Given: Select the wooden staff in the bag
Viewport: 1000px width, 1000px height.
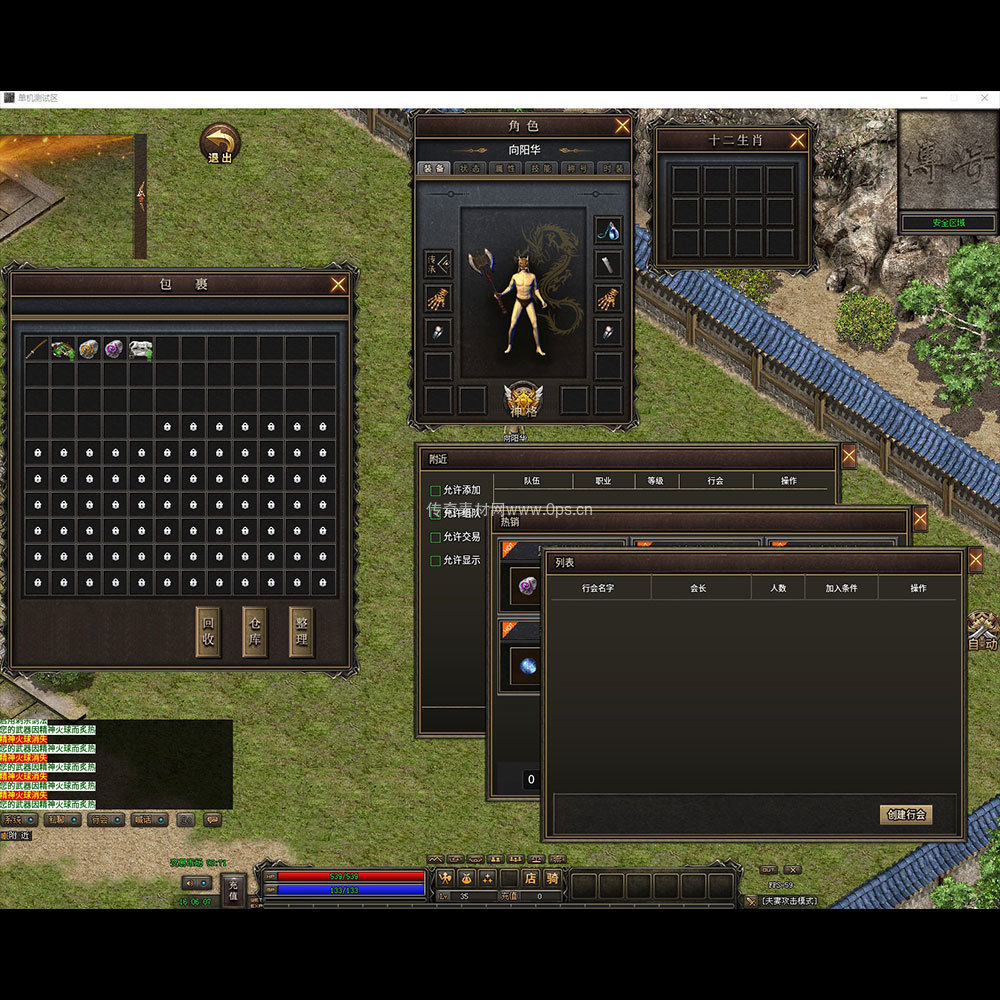Looking at the screenshot, I should [38, 349].
